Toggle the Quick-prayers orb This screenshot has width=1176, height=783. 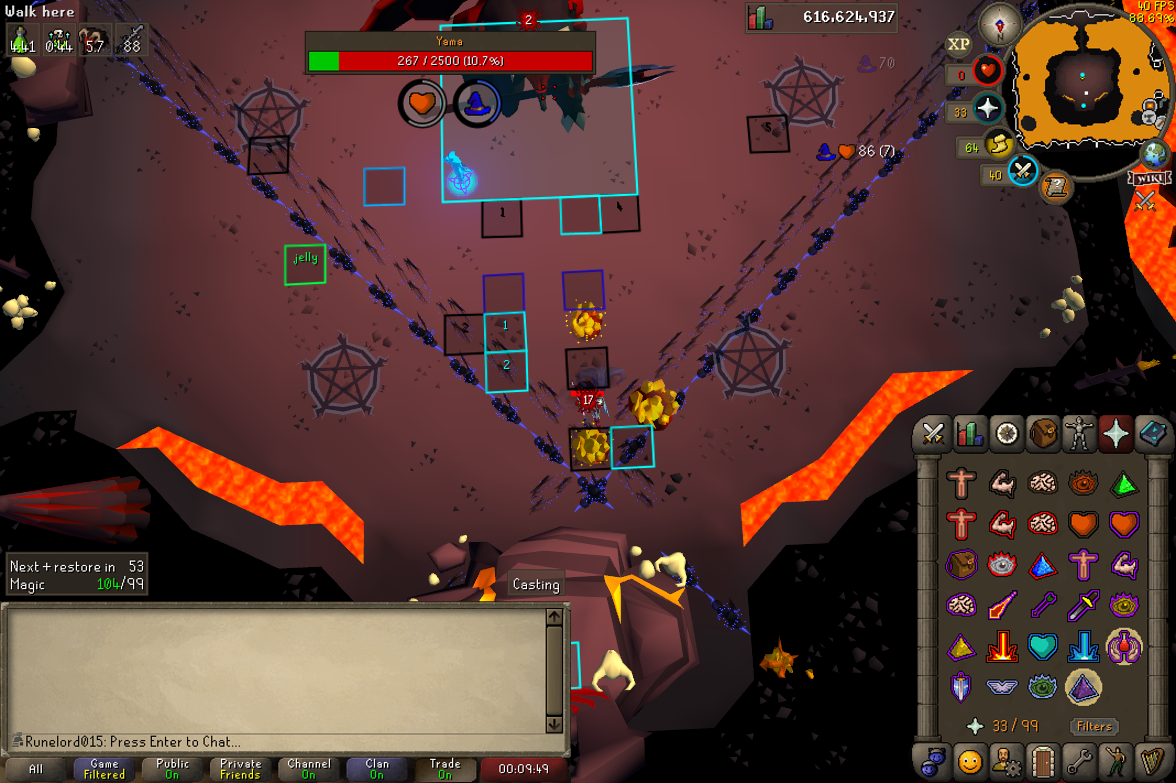tap(988, 109)
